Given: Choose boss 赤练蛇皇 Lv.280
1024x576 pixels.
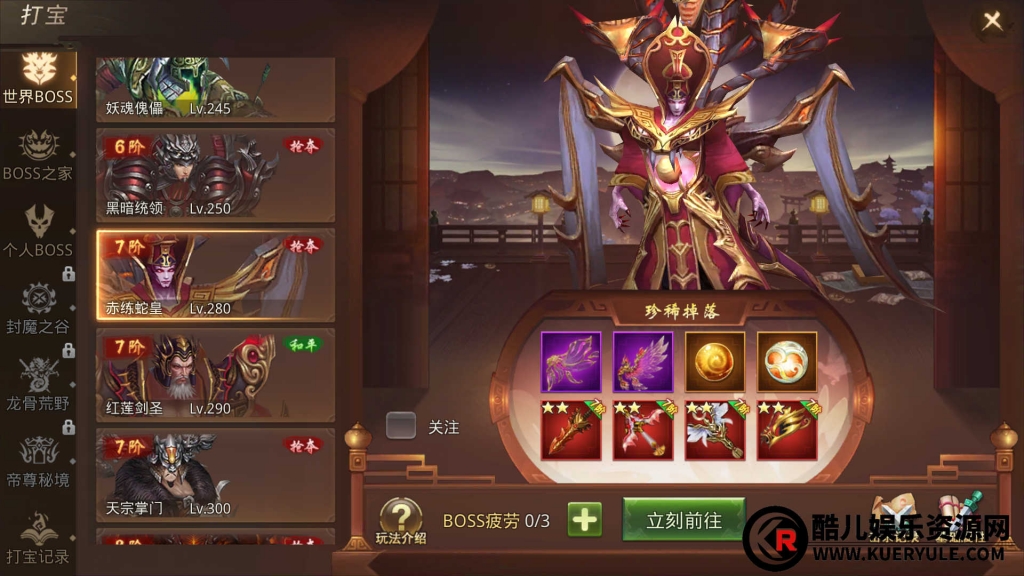Looking at the screenshot, I should (x=215, y=274).
